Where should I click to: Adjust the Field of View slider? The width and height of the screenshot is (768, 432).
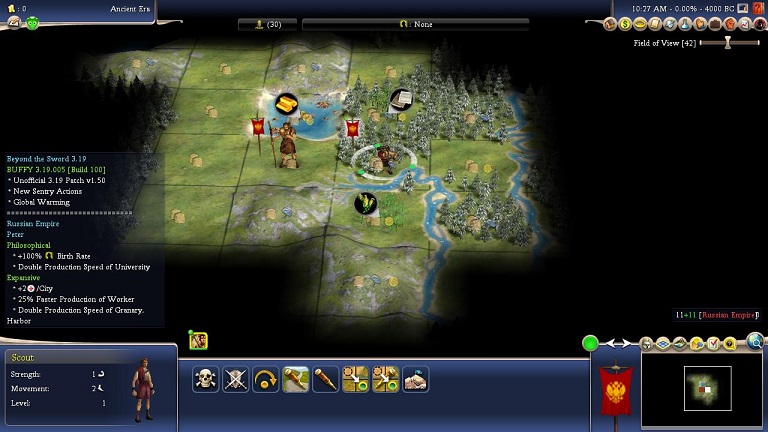pyautogui.click(x=728, y=43)
